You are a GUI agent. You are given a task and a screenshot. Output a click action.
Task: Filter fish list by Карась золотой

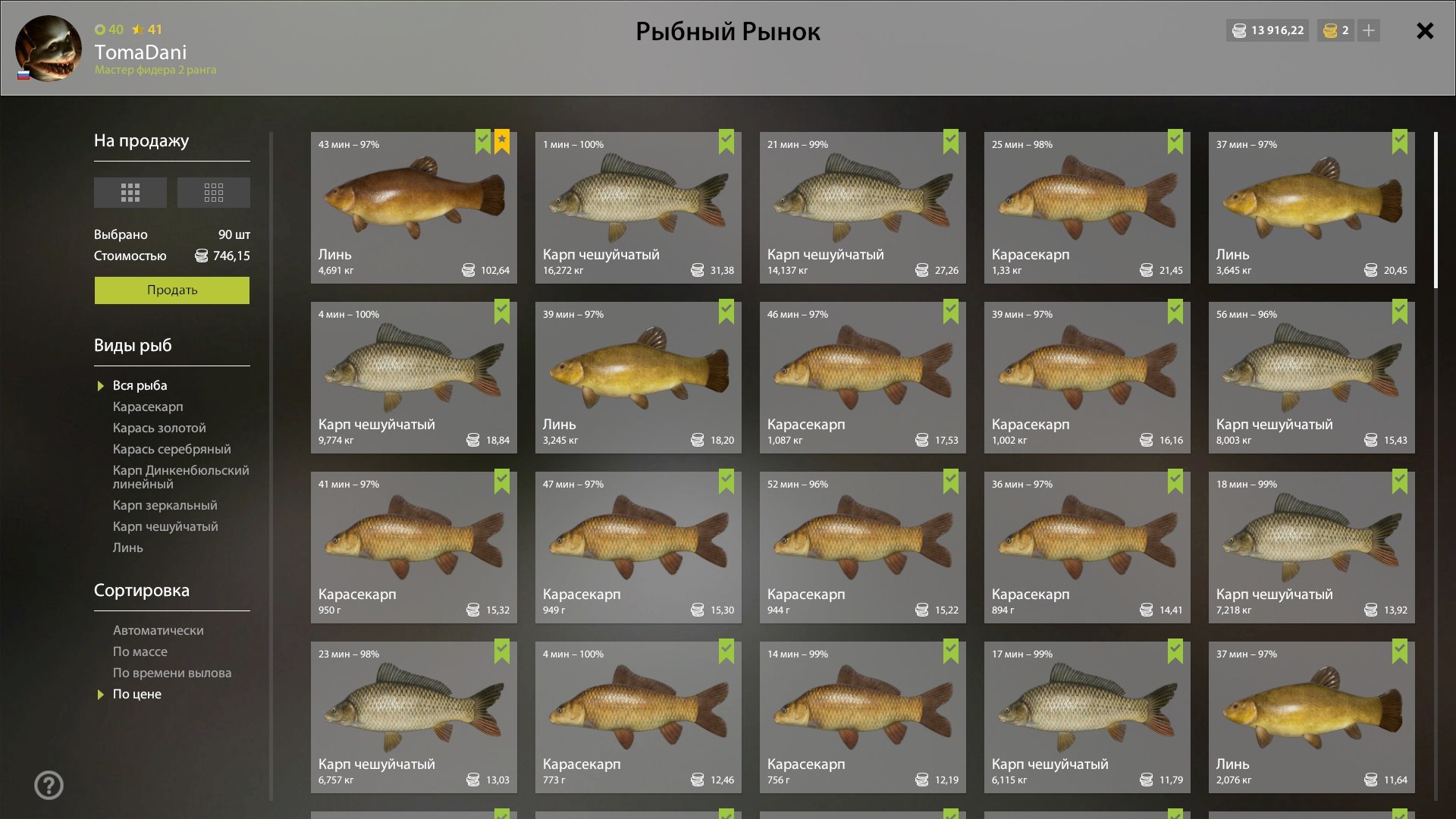coord(159,428)
